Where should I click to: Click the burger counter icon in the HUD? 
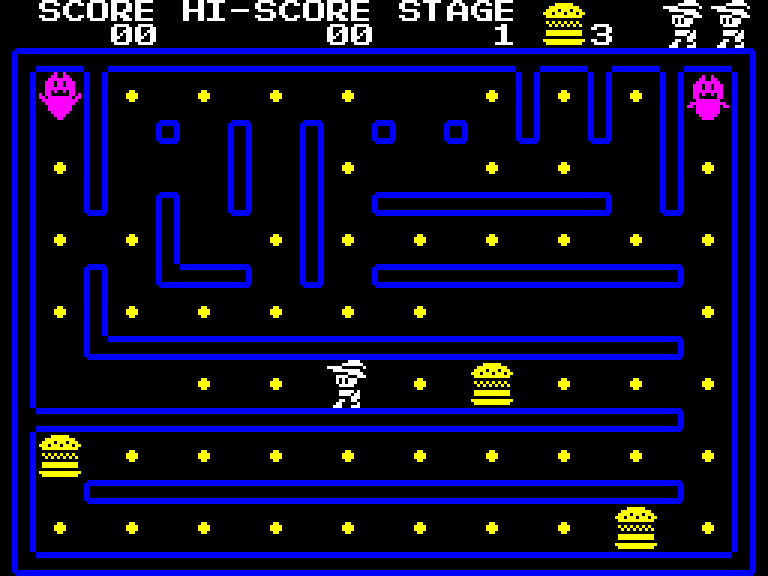pos(563,25)
